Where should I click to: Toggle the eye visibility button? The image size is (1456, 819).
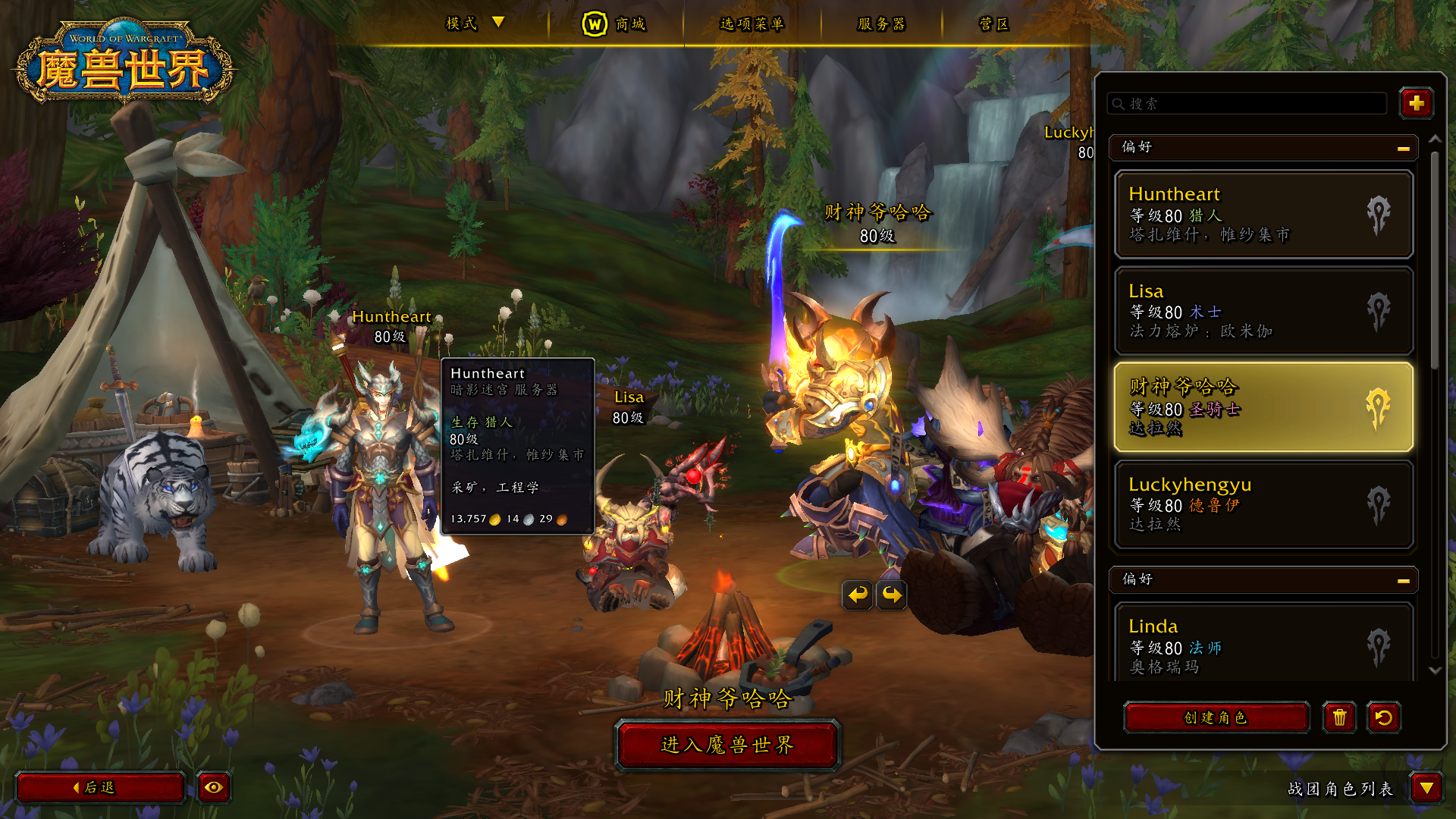(x=213, y=788)
